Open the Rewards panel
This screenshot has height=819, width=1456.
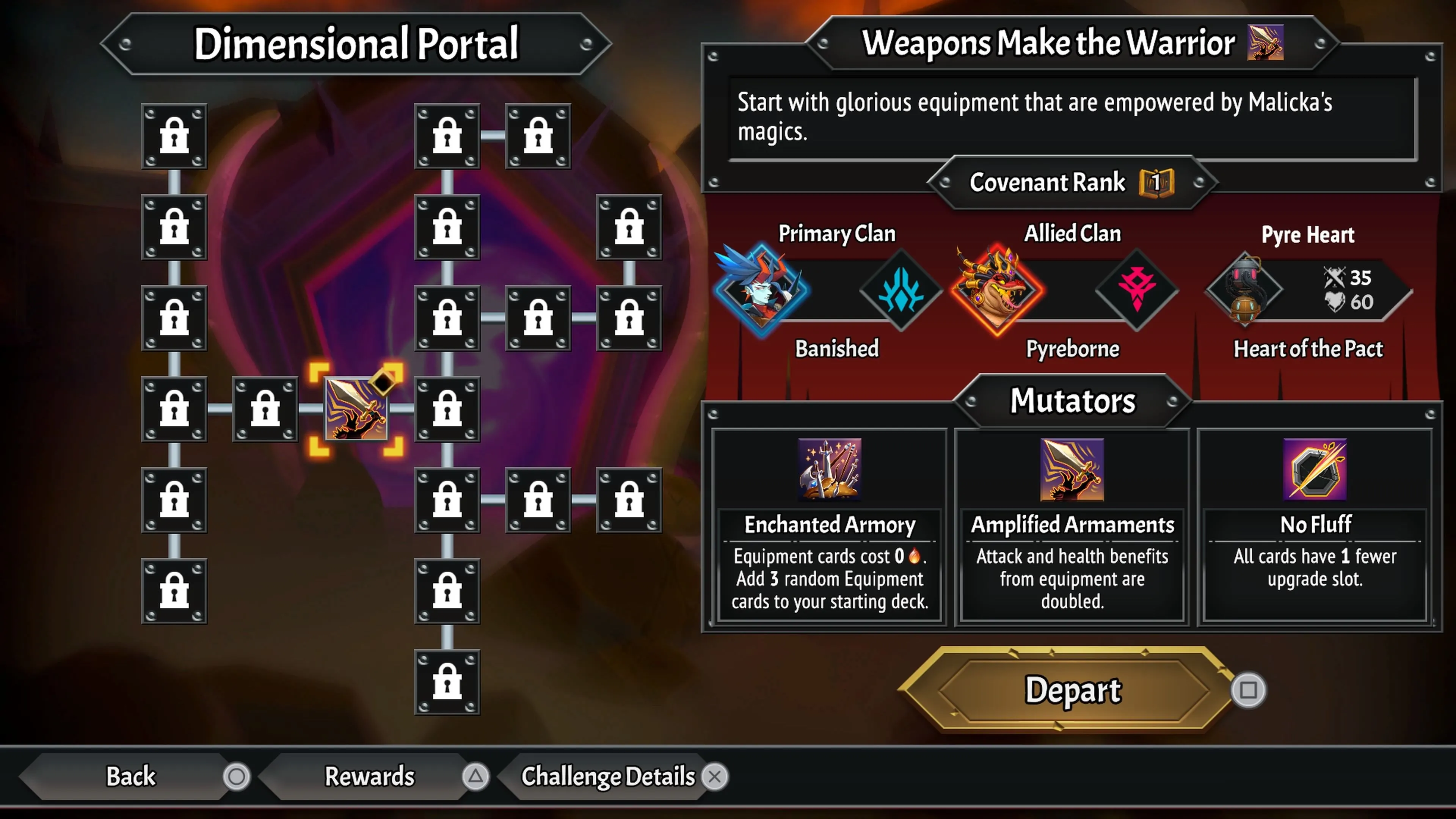click(370, 776)
